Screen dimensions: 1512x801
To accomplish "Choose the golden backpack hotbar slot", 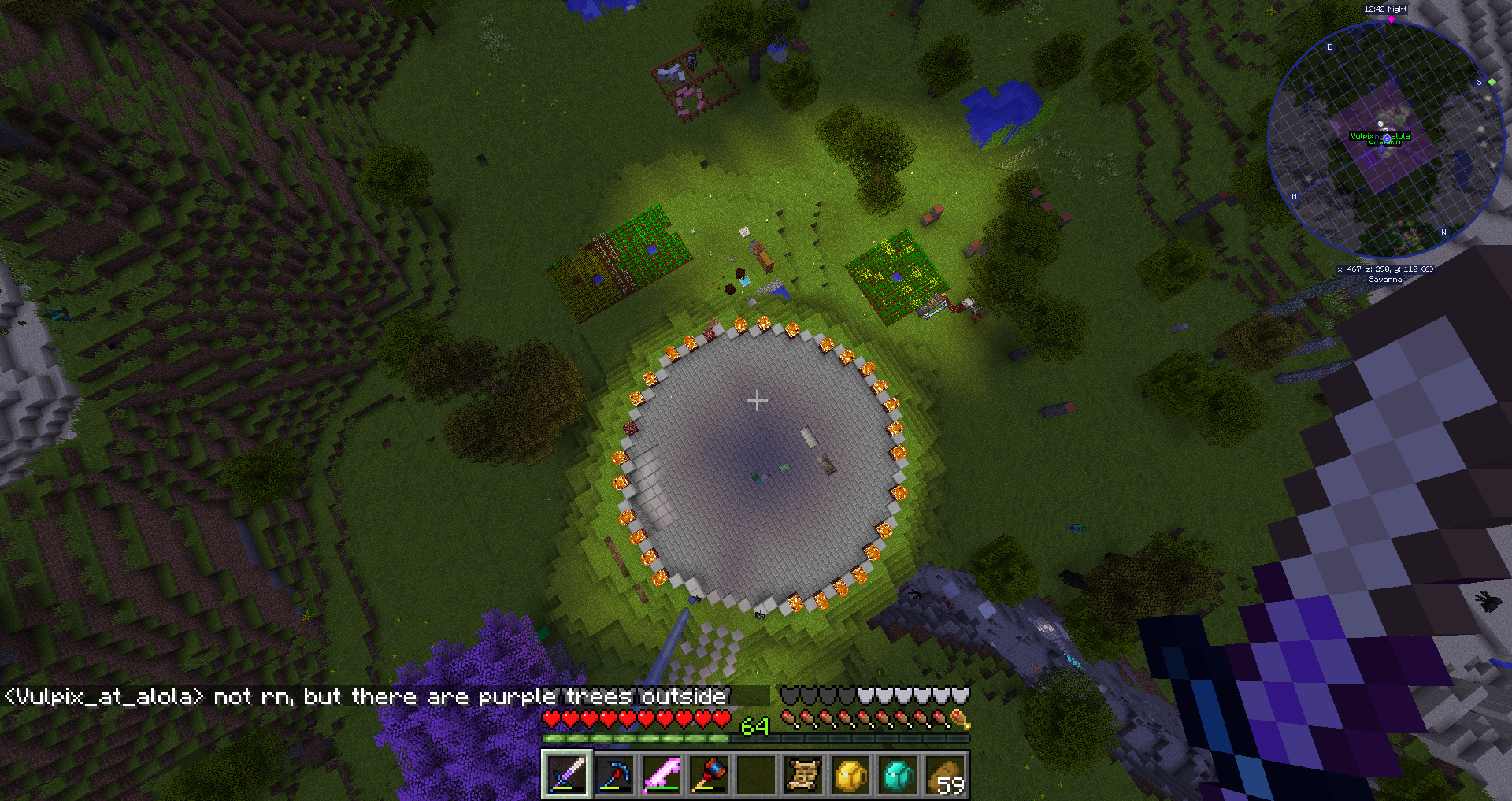I will (x=850, y=775).
